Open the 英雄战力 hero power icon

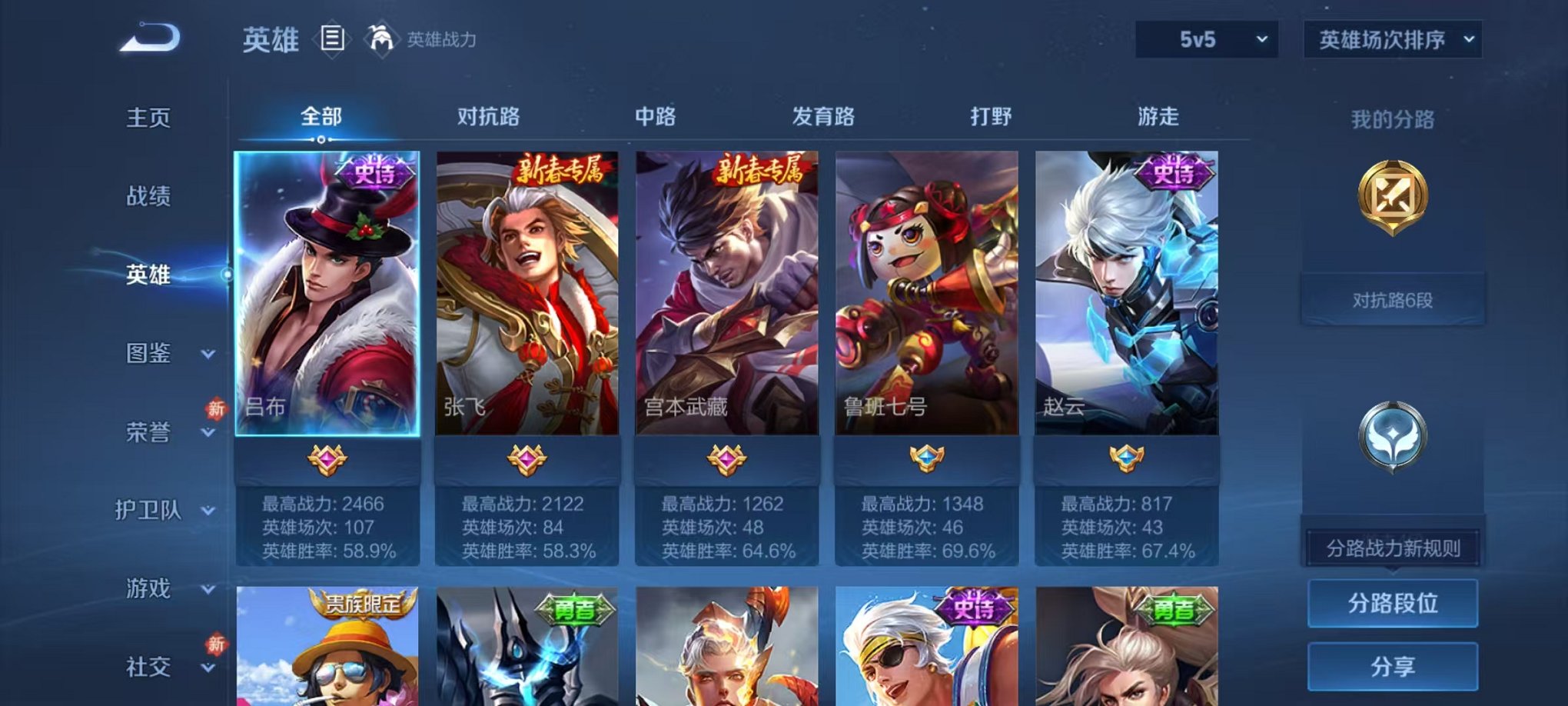point(383,37)
